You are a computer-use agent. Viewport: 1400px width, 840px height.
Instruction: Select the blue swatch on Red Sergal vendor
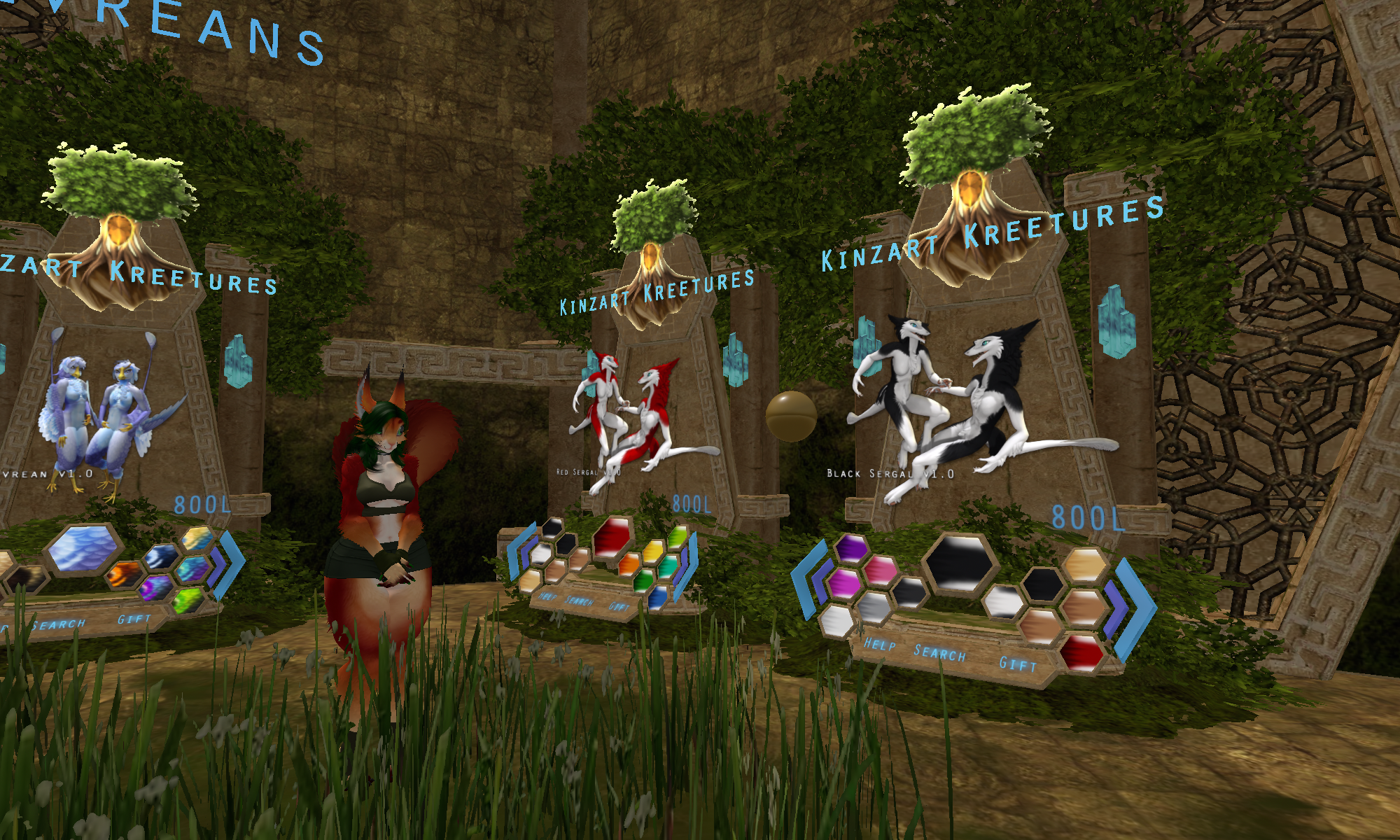658,596
